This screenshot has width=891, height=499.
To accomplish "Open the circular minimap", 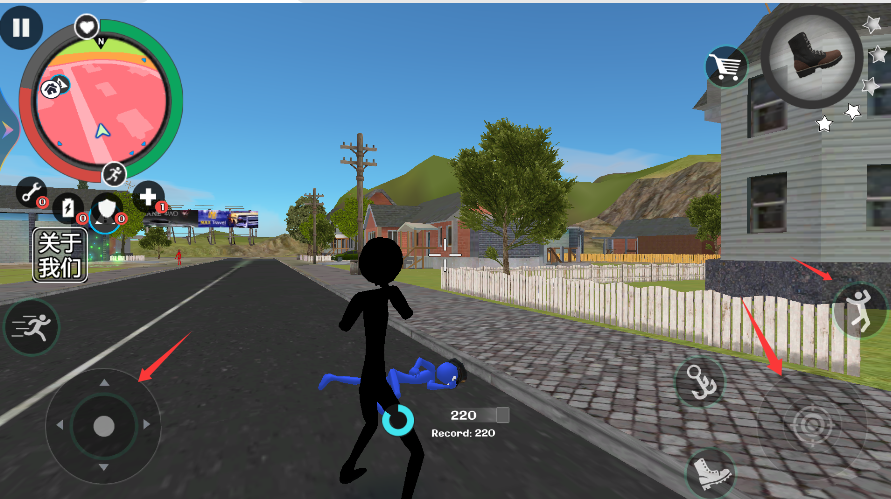I will click(101, 102).
